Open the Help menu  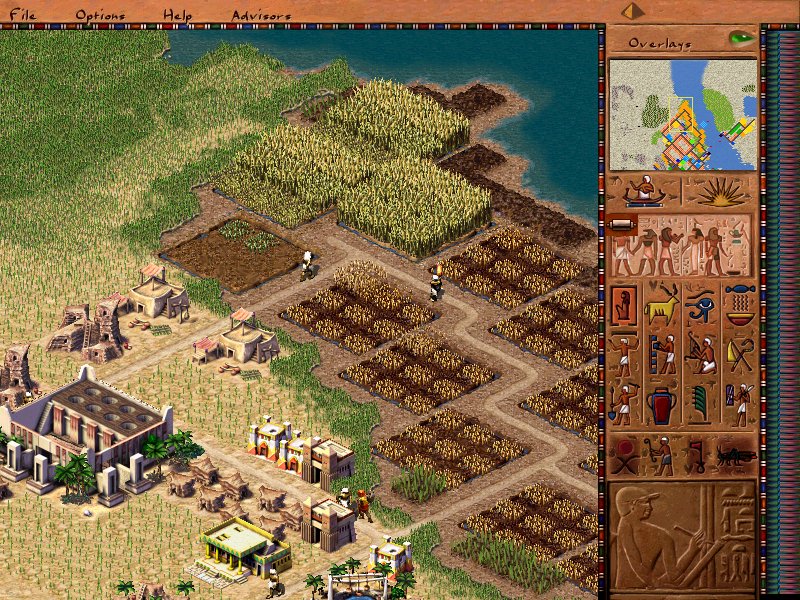click(x=178, y=15)
